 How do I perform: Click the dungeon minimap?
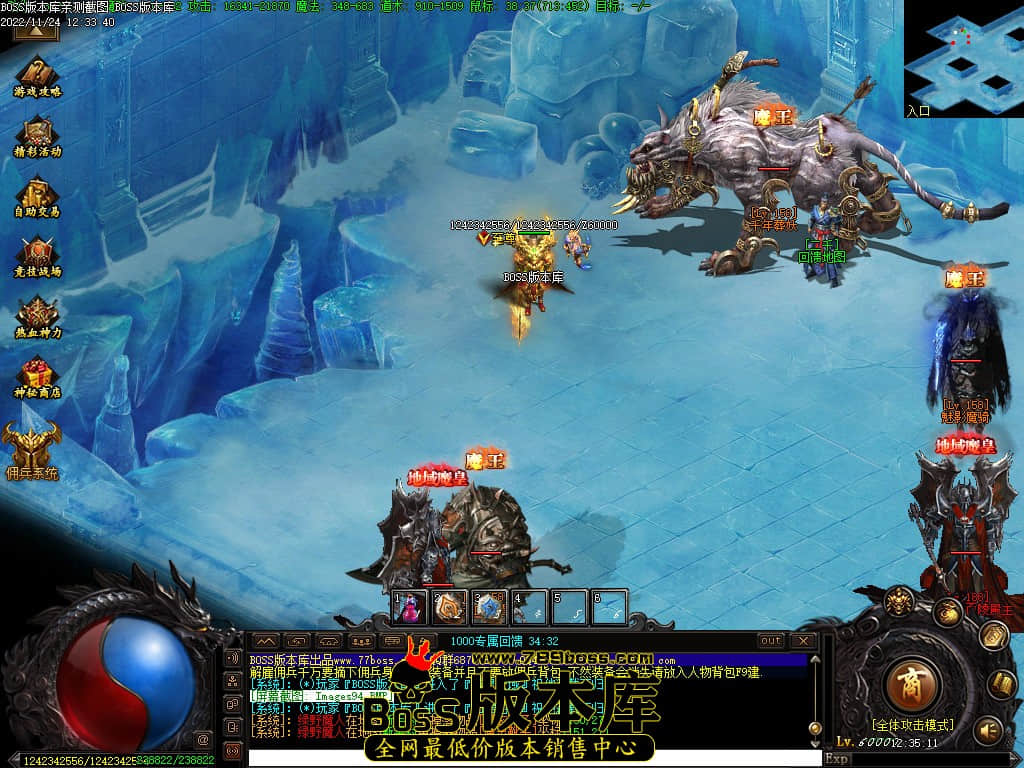tap(963, 58)
